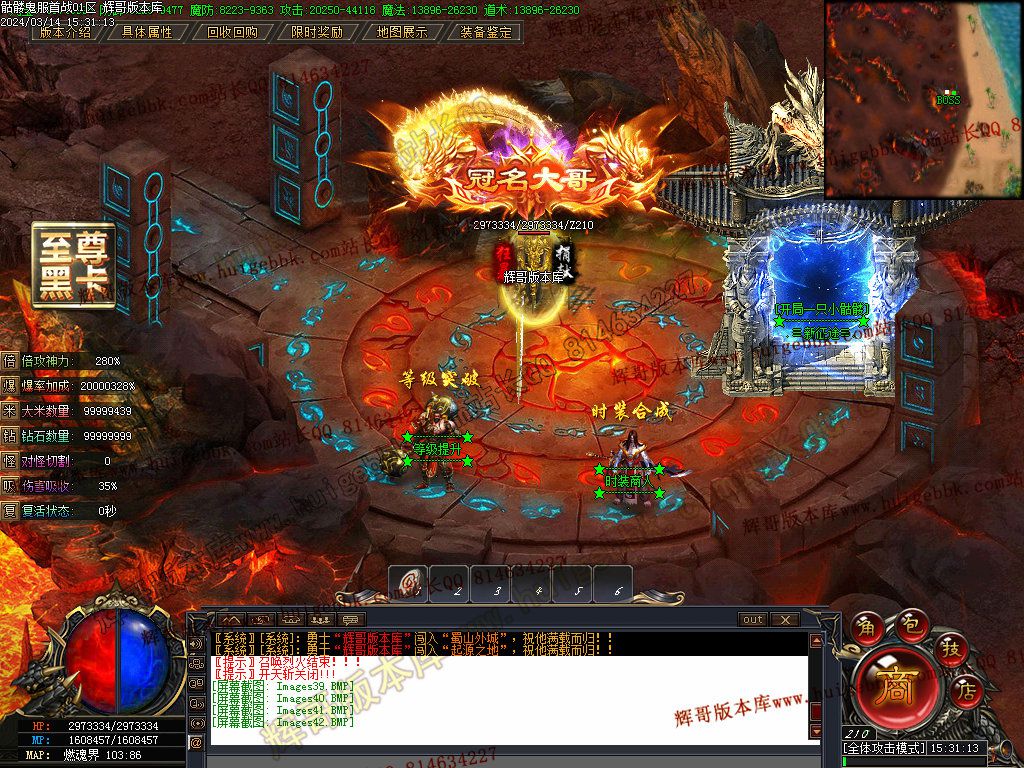
Task: Select the 回收回购 button
Action: [x=232, y=32]
